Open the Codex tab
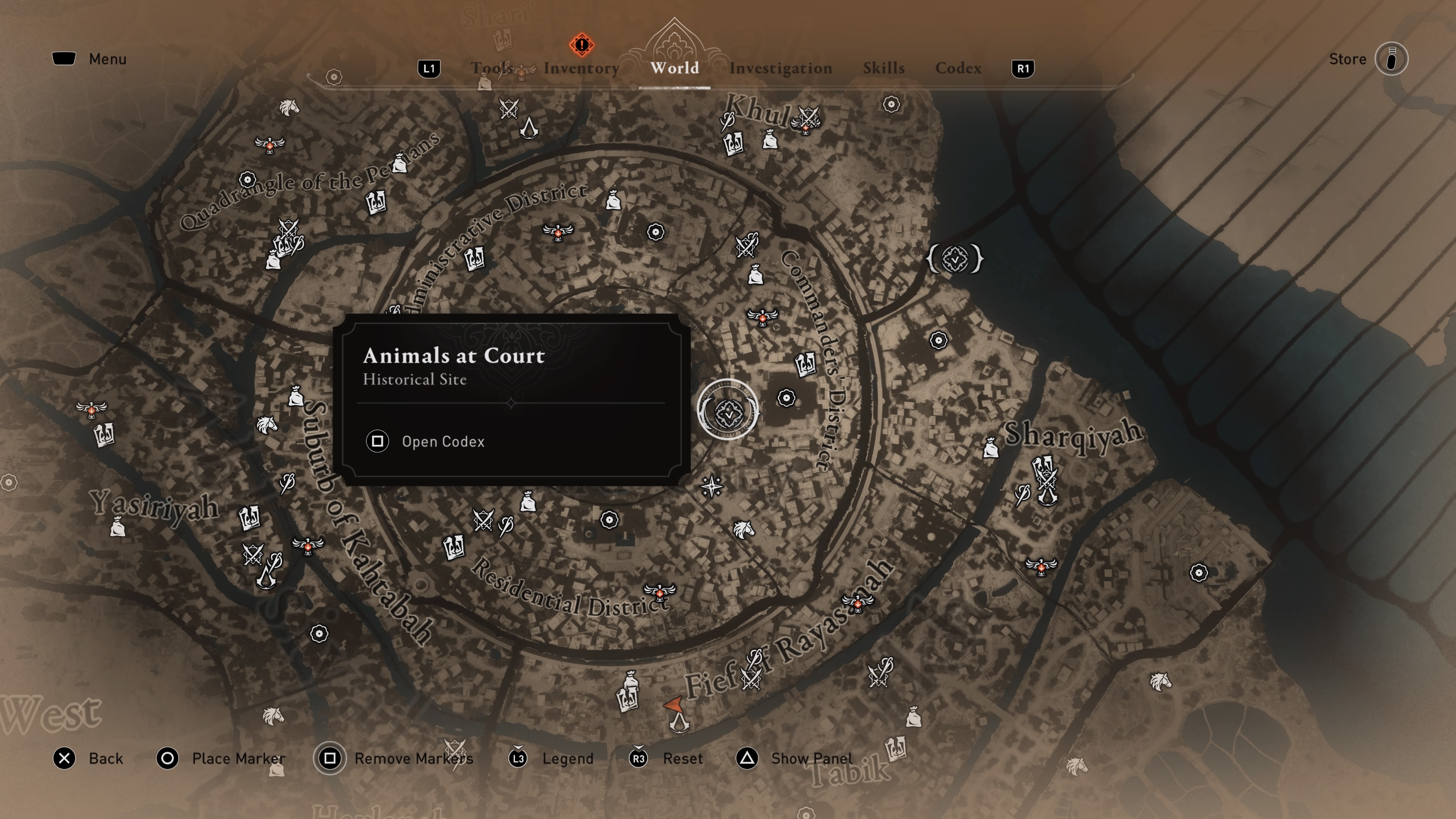Image resolution: width=1456 pixels, height=819 pixels. [x=958, y=68]
